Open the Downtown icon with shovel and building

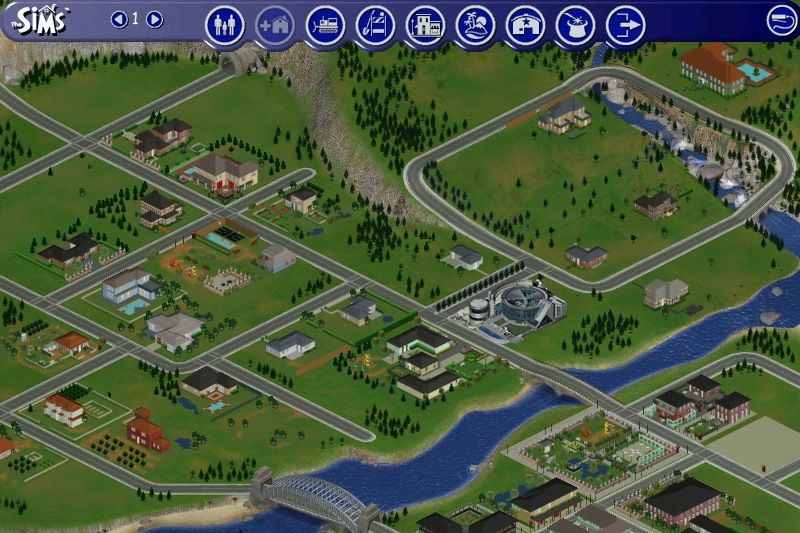click(375, 25)
